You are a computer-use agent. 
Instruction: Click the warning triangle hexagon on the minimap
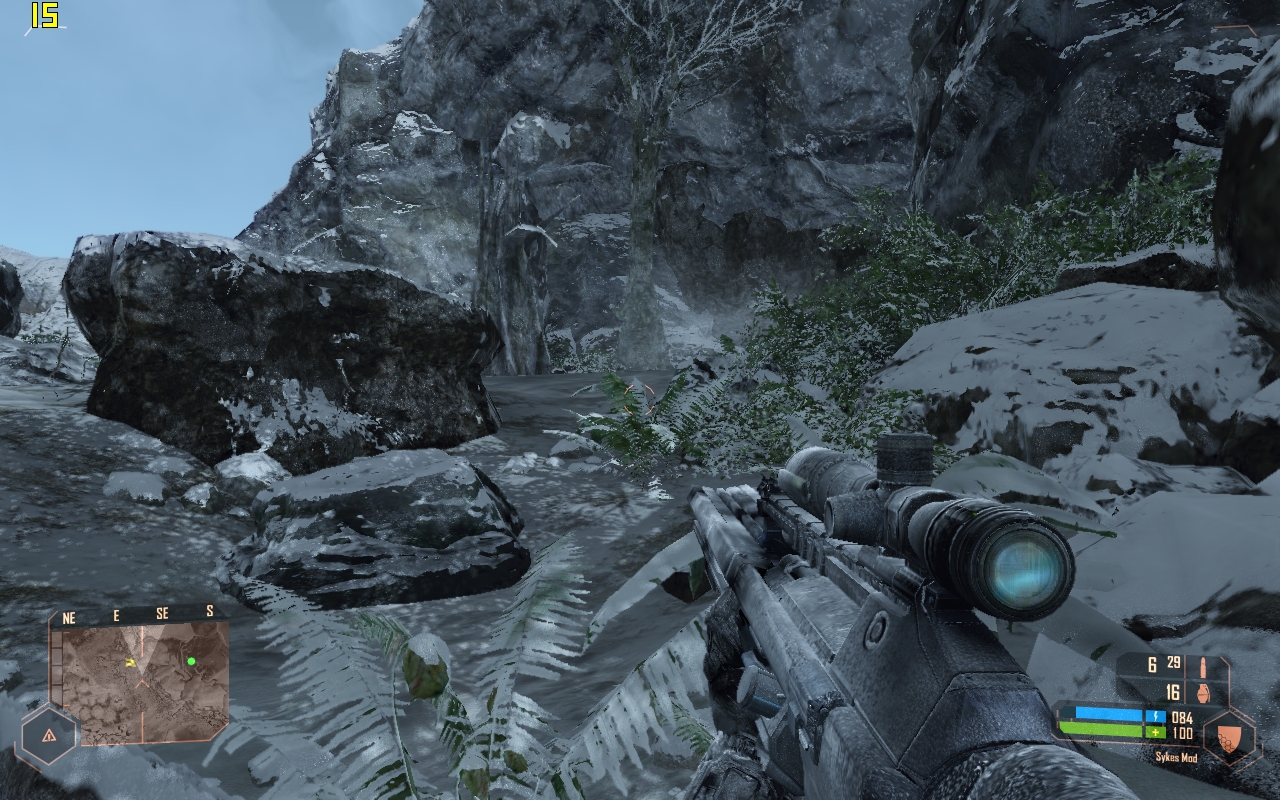click(x=49, y=736)
